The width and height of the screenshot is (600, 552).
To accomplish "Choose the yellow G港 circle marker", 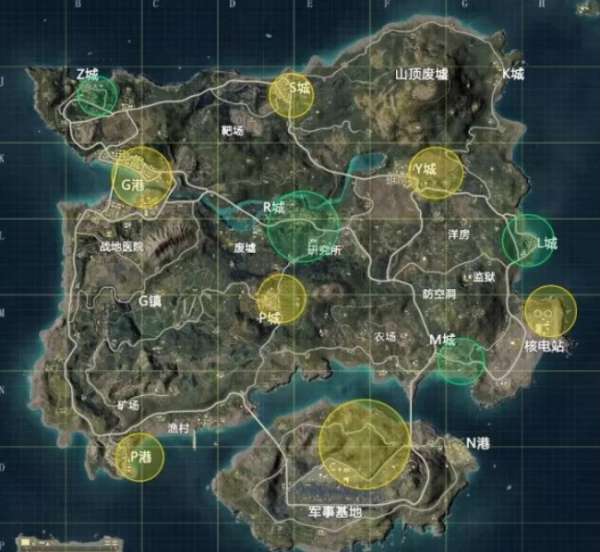I will click(142, 178).
